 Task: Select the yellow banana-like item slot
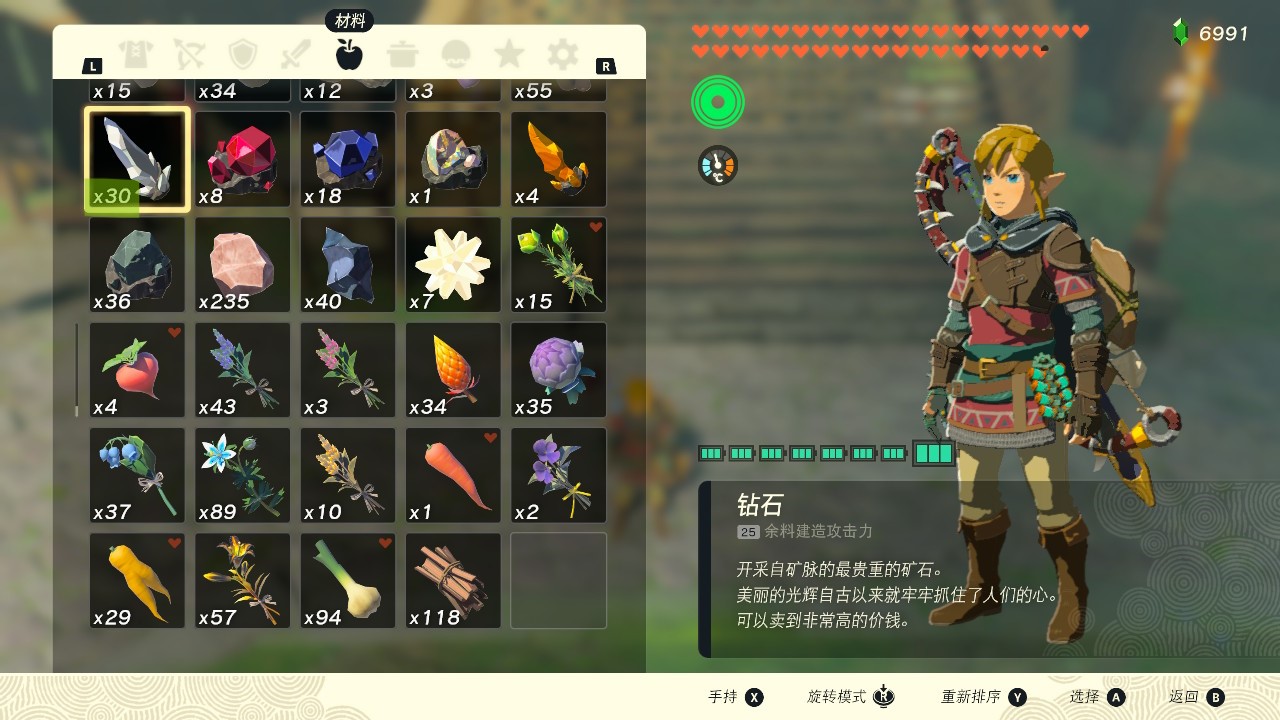137,581
